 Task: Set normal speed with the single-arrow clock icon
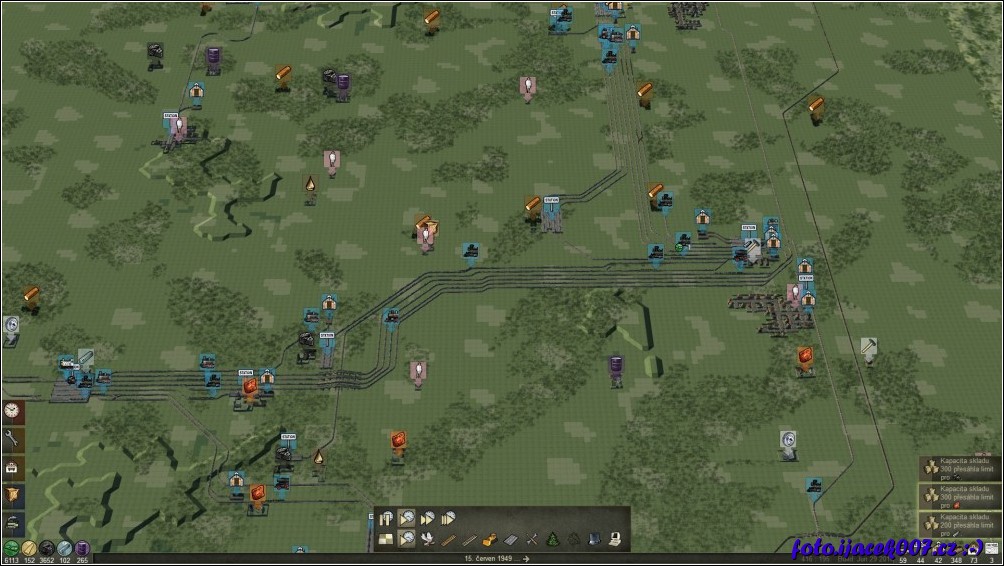(407, 518)
